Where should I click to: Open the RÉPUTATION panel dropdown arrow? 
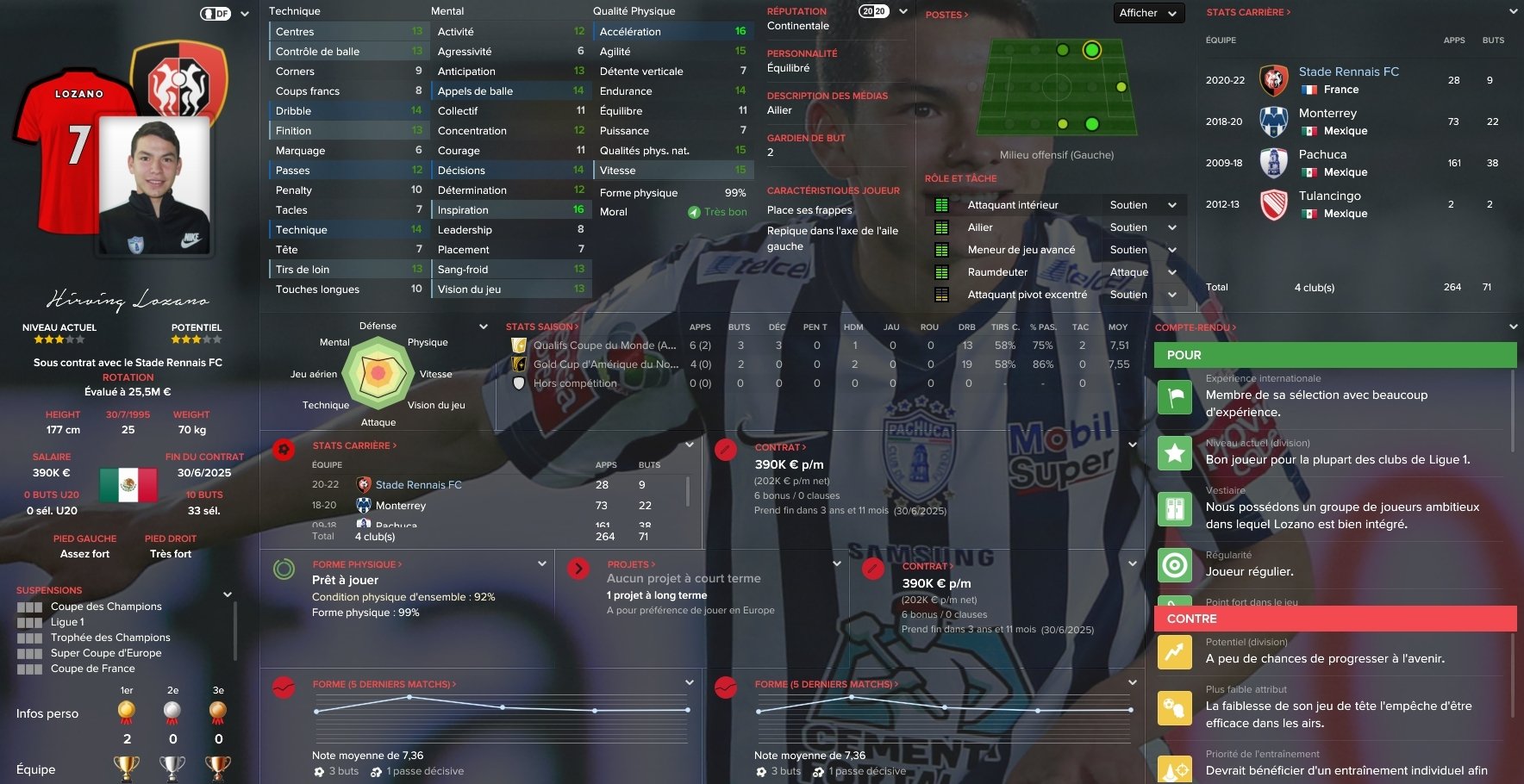click(903, 12)
